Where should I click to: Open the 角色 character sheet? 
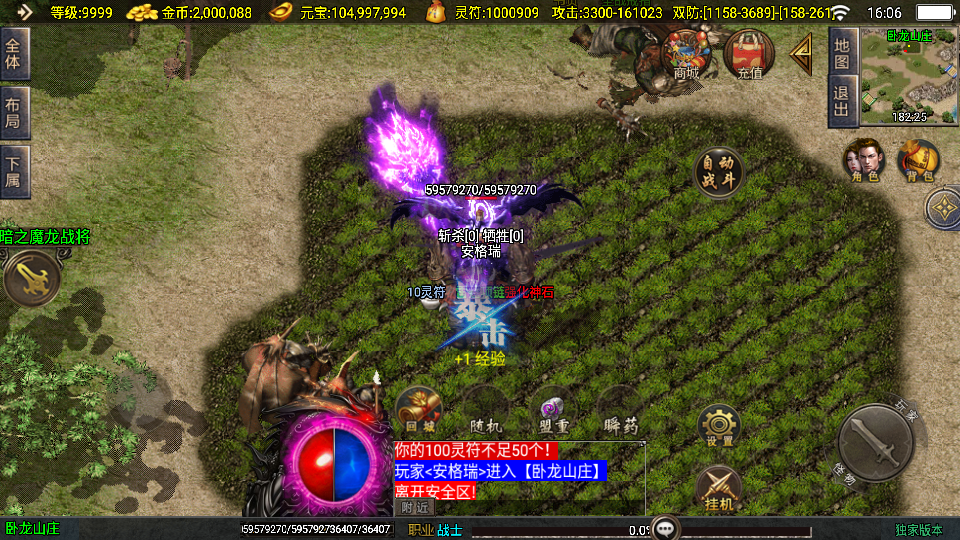click(863, 160)
